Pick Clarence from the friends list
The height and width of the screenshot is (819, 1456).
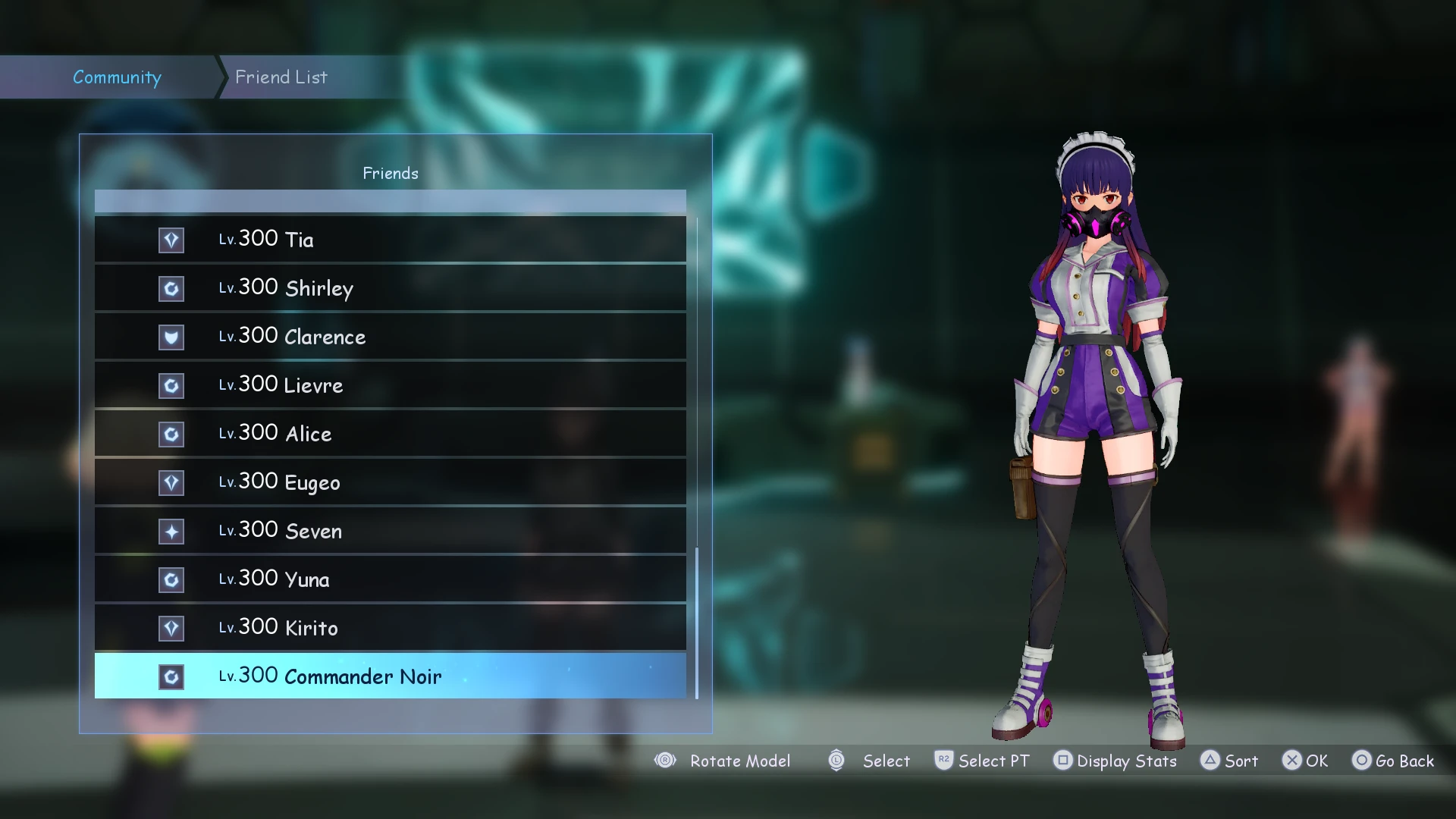click(390, 337)
